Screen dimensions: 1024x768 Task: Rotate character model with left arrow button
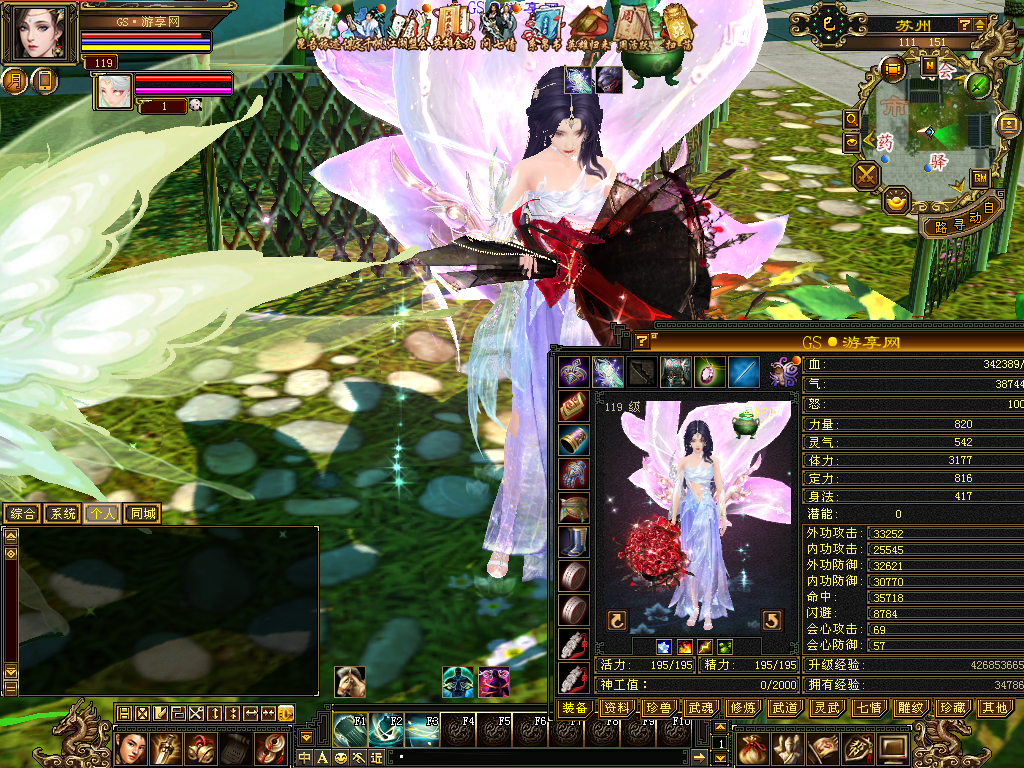point(617,621)
